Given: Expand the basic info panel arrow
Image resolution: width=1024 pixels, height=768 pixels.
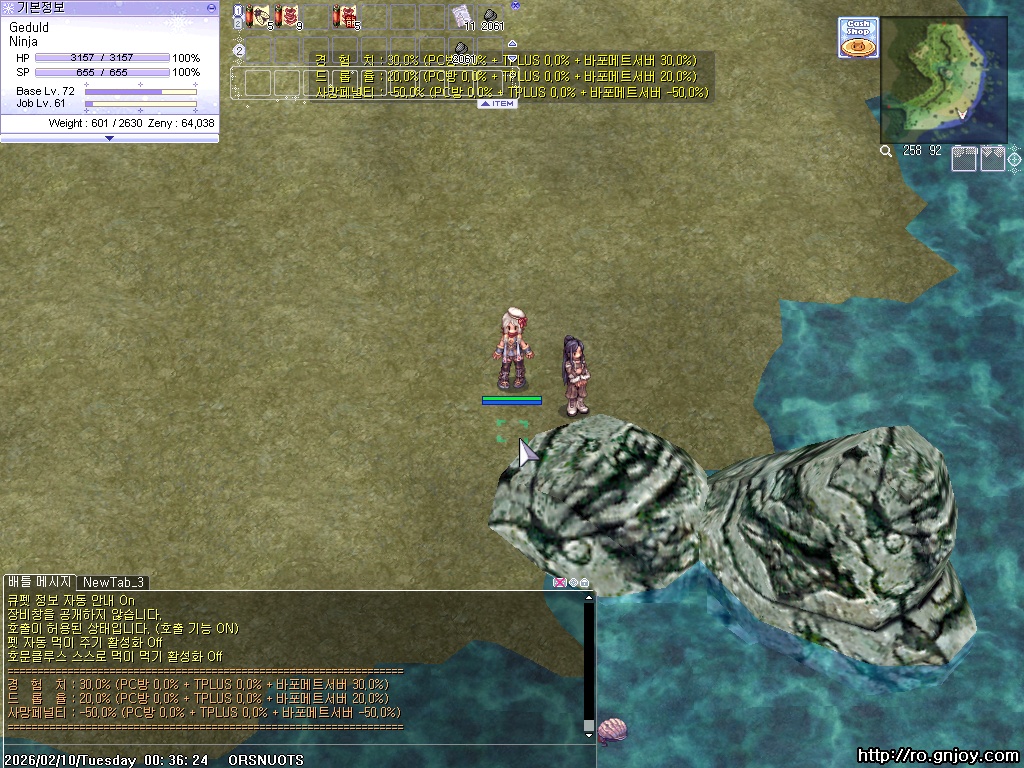Looking at the screenshot, I should (x=109, y=138).
